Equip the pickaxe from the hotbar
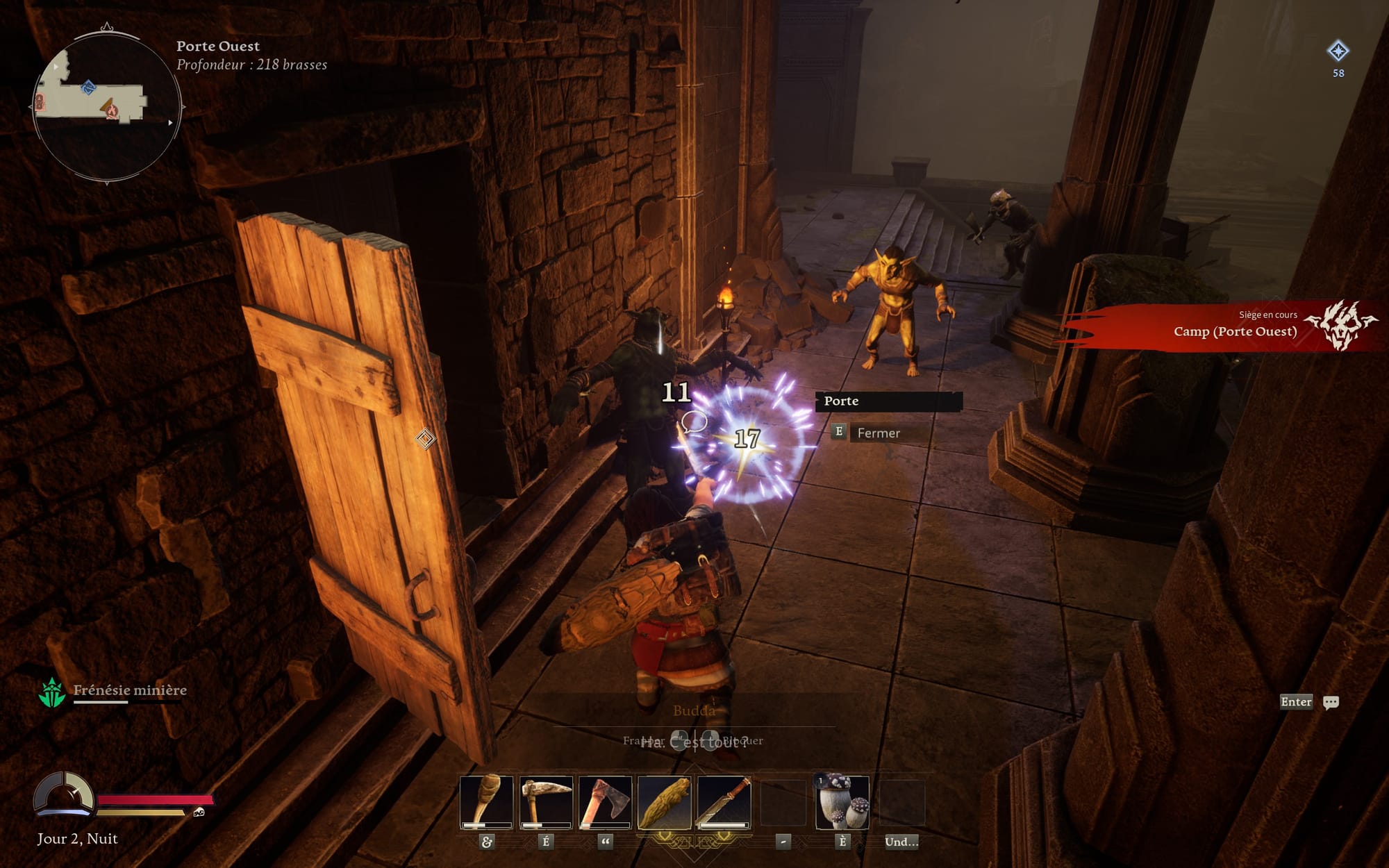 click(x=546, y=803)
